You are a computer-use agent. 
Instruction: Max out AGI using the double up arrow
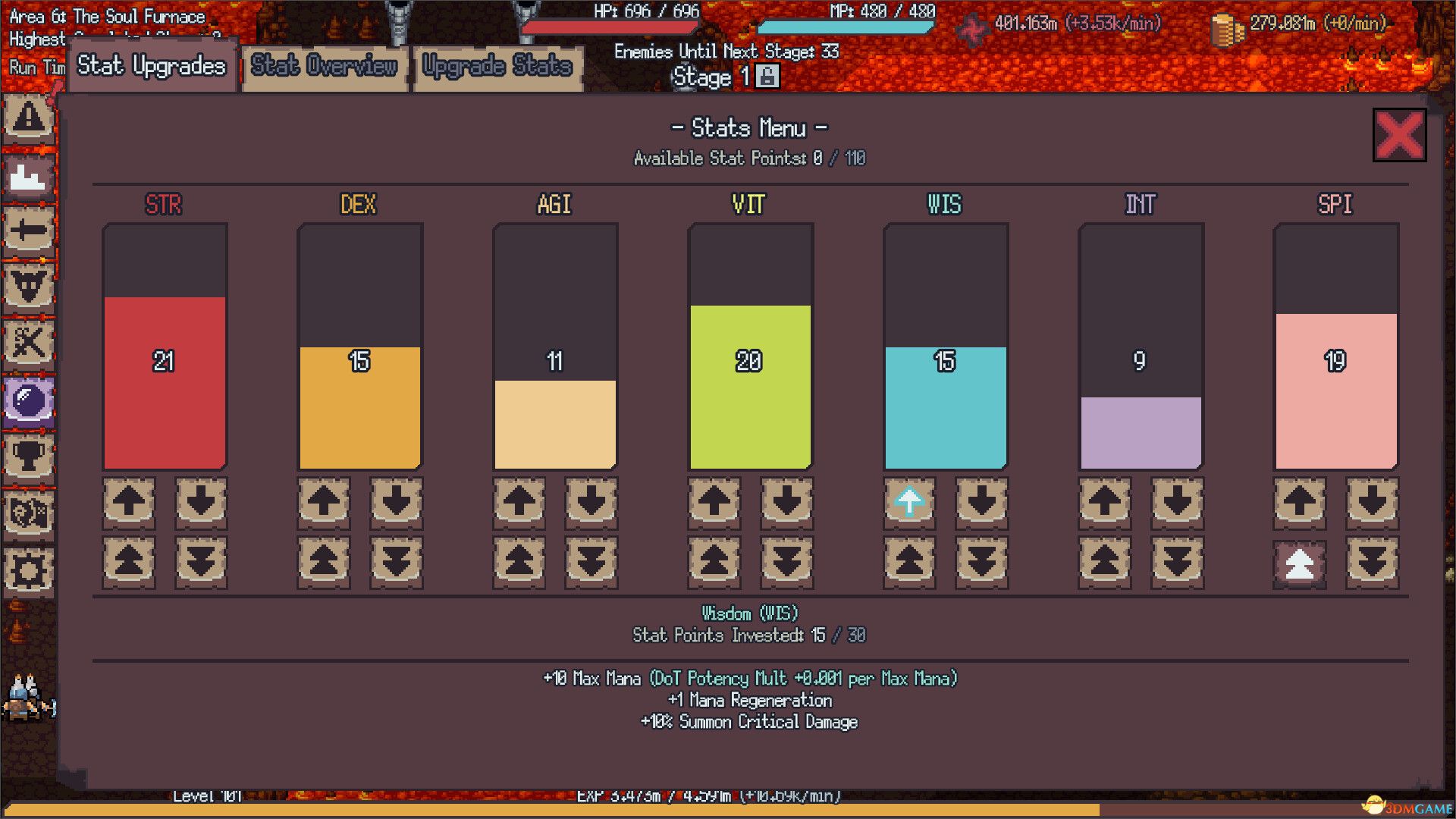pos(518,561)
